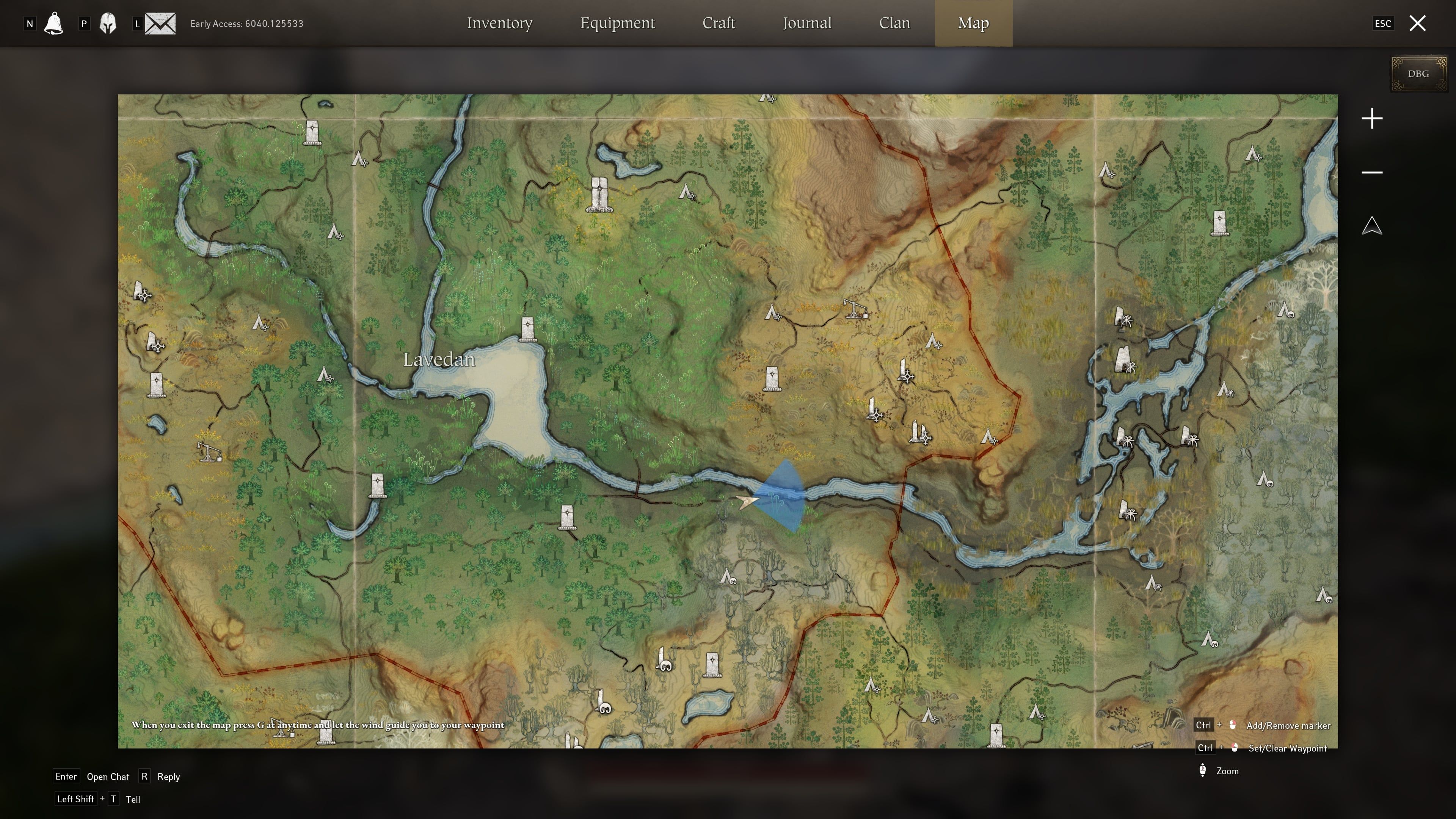Close the map screen with the X

point(1417,23)
